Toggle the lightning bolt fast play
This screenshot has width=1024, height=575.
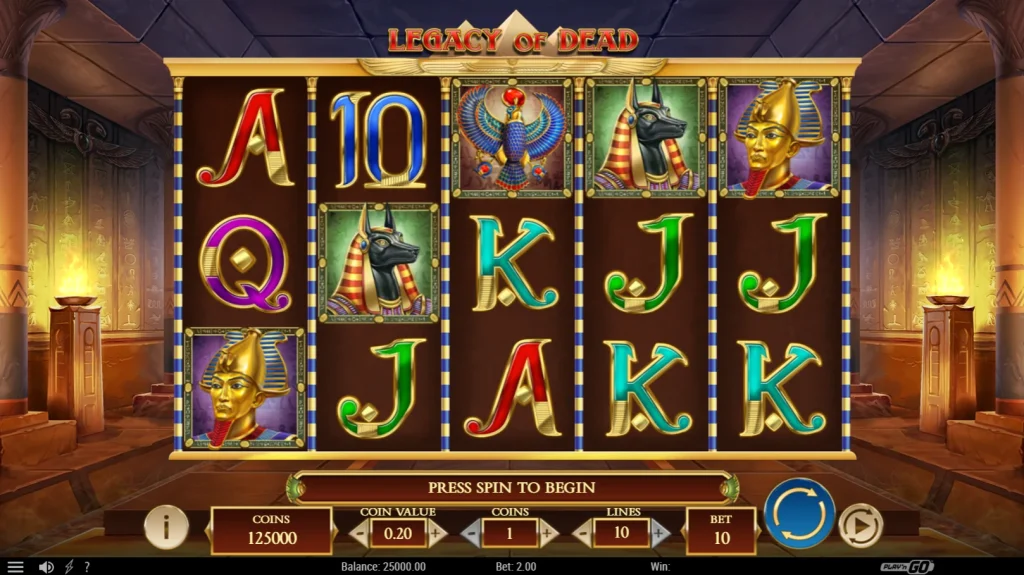[69, 567]
